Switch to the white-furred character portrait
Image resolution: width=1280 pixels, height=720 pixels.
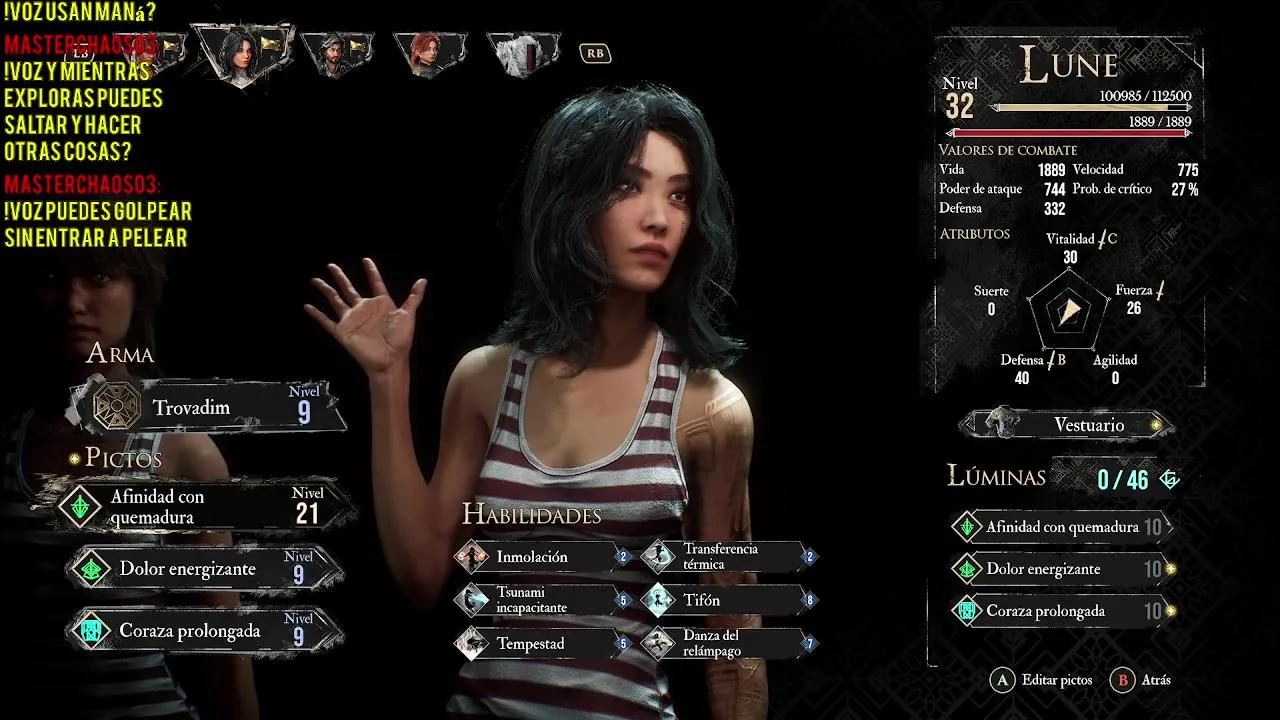(x=523, y=53)
